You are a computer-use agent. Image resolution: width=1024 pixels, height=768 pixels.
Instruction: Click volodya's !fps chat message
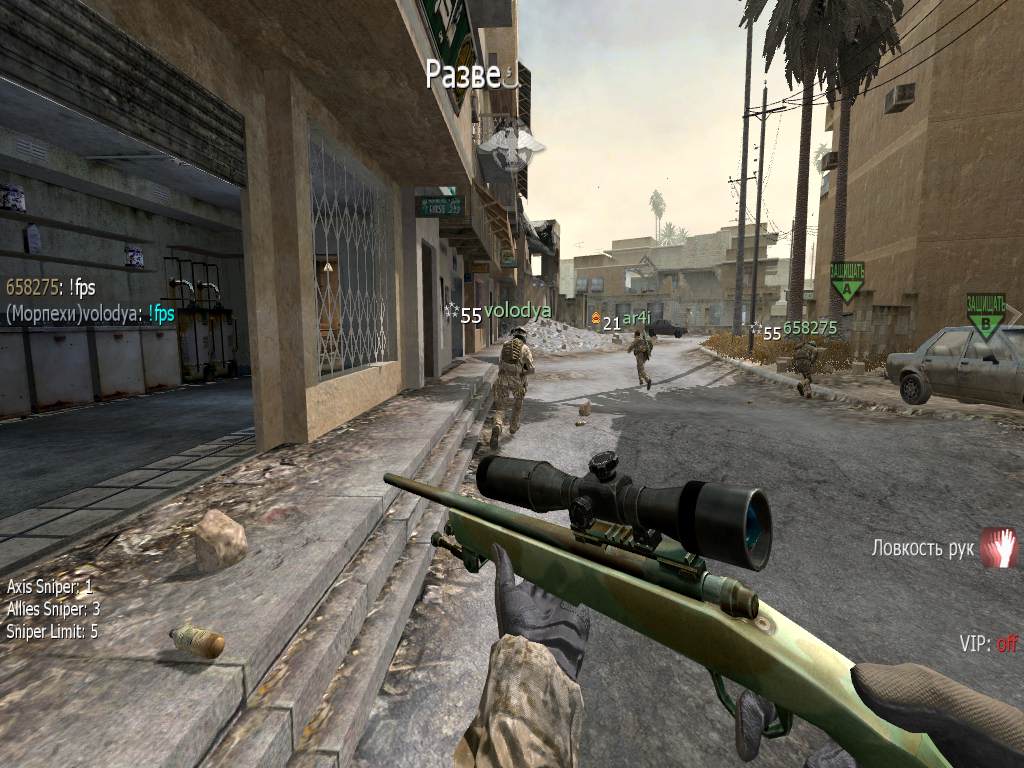pyautogui.click(x=90, y=314)
